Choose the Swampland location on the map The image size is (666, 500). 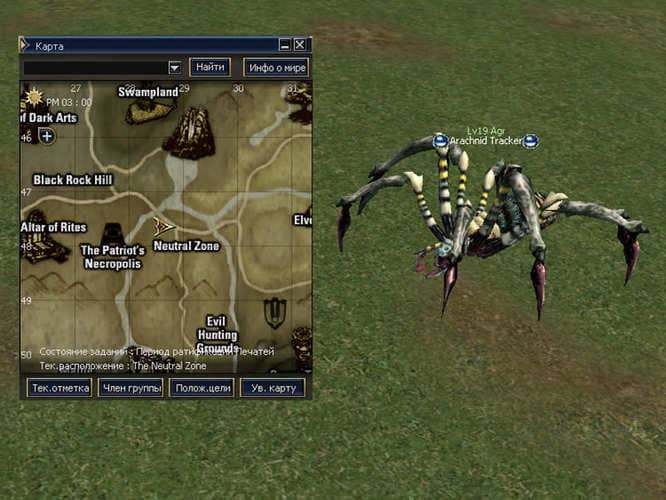pos(148,92)
